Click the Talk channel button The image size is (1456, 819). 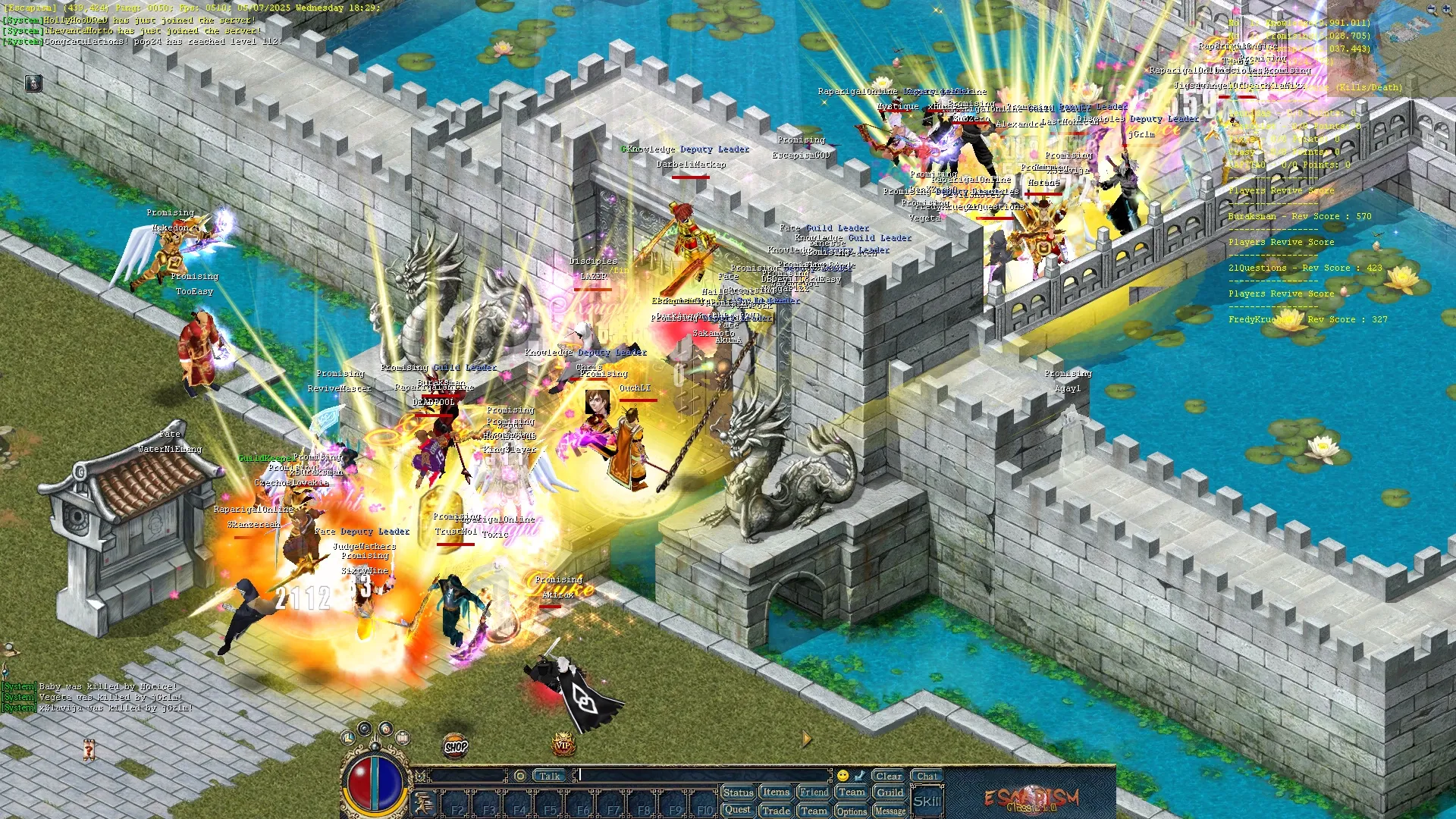pyautogui.click(x=550, y=776)
